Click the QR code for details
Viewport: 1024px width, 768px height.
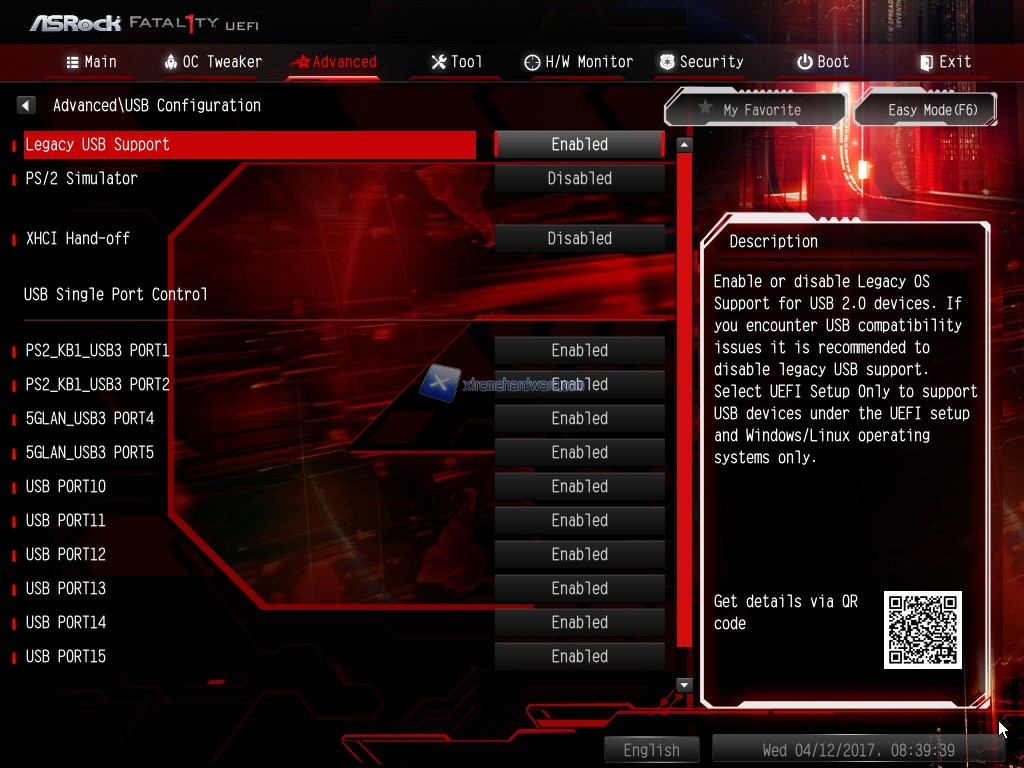click(922, 630)
